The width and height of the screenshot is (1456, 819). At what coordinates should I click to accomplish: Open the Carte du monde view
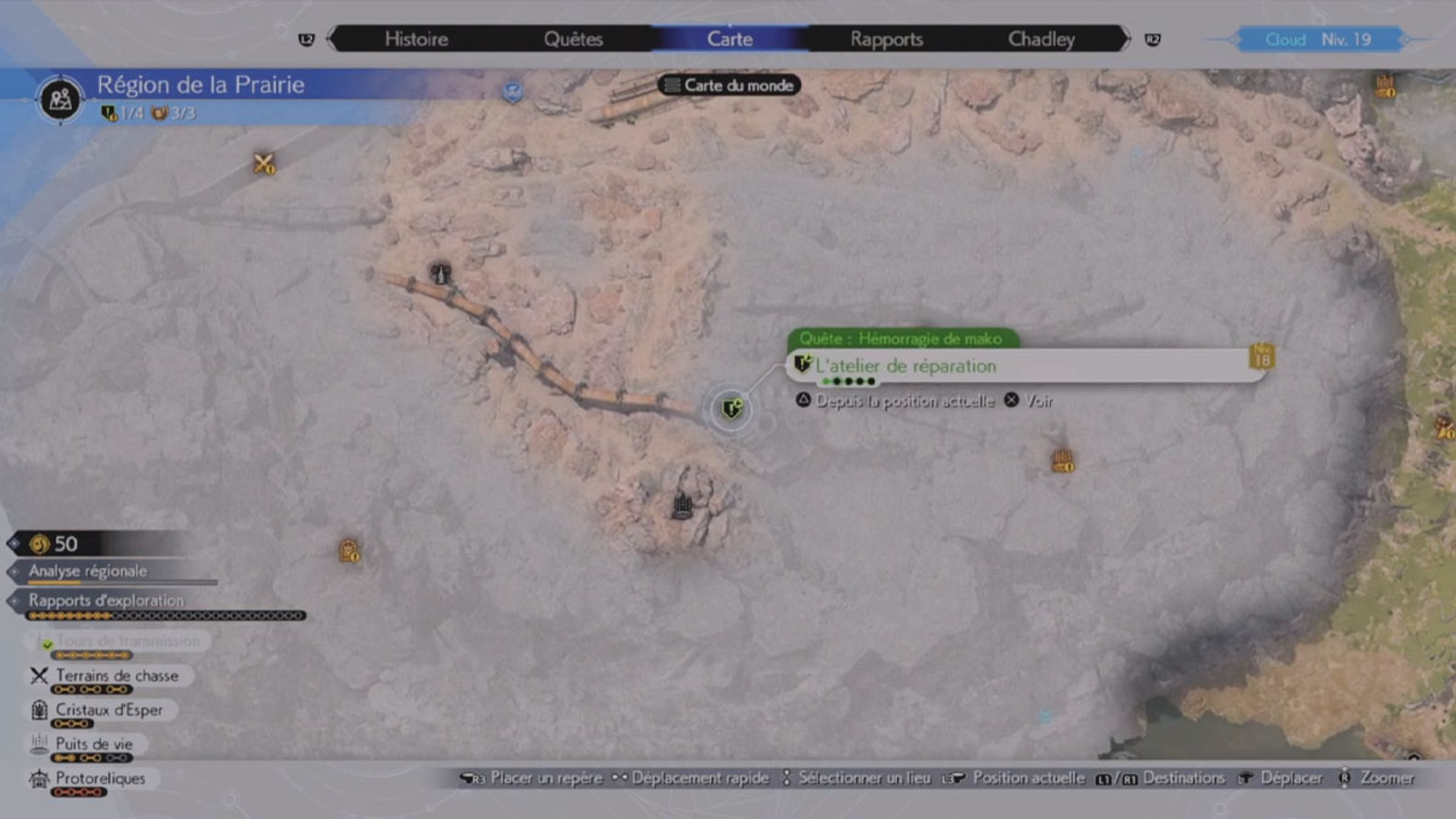730,86
